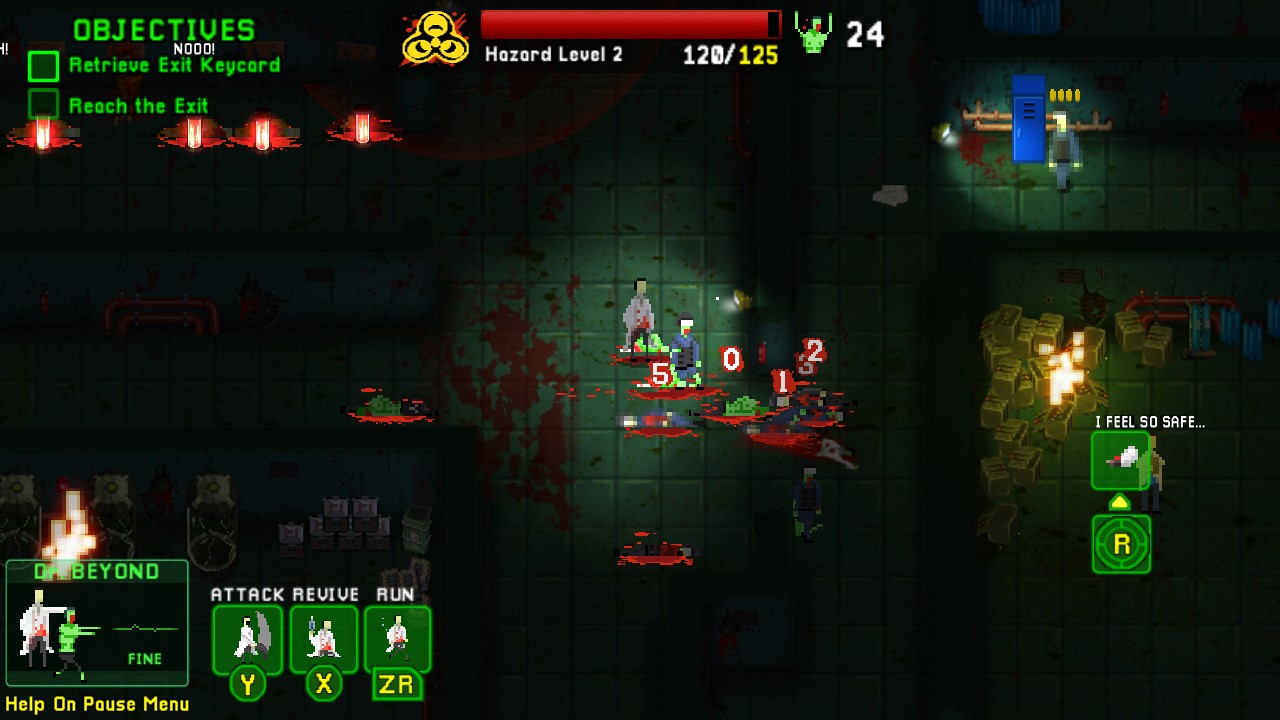This screenshot has height=720, width=1280.
Task: Click the green zombie head counter icon
Action: click(812, 33)
